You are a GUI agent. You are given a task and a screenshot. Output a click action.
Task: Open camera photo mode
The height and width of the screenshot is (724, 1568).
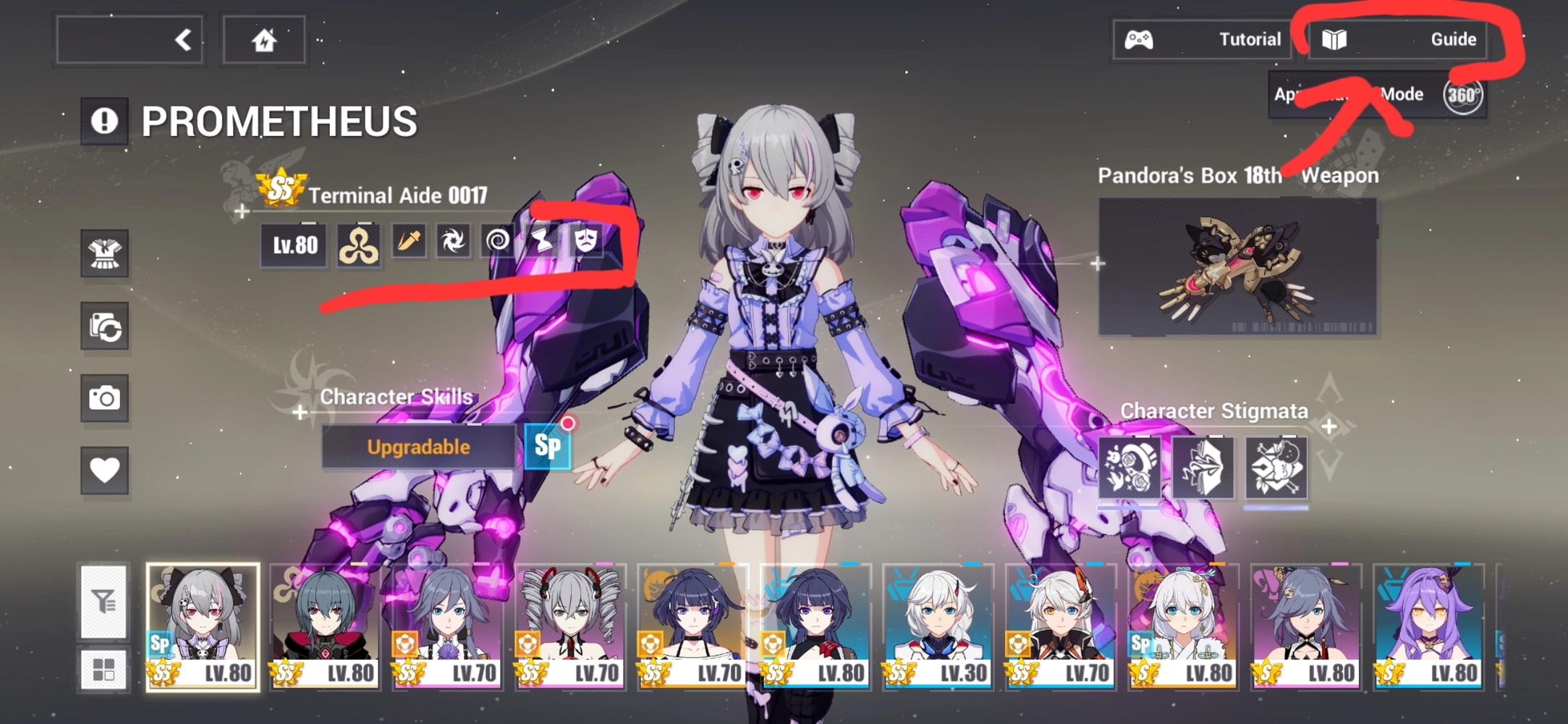click(x=106, y=399)
